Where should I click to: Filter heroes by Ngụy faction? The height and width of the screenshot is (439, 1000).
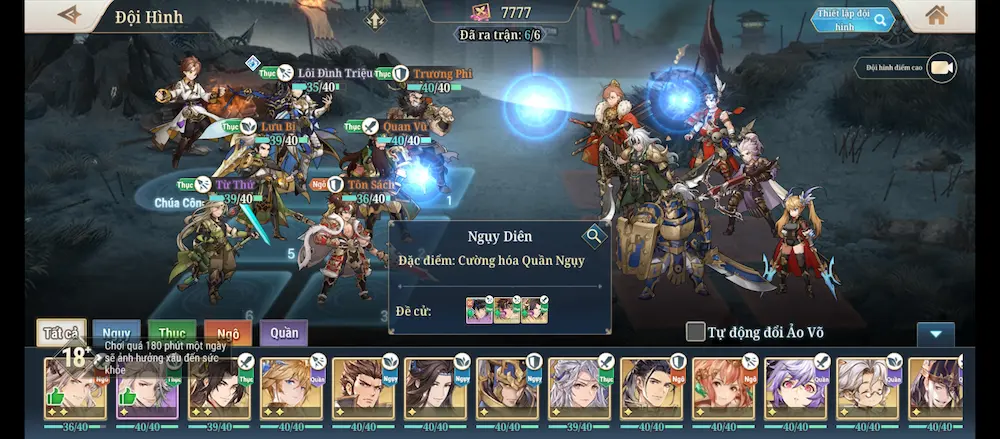(116, 333)
